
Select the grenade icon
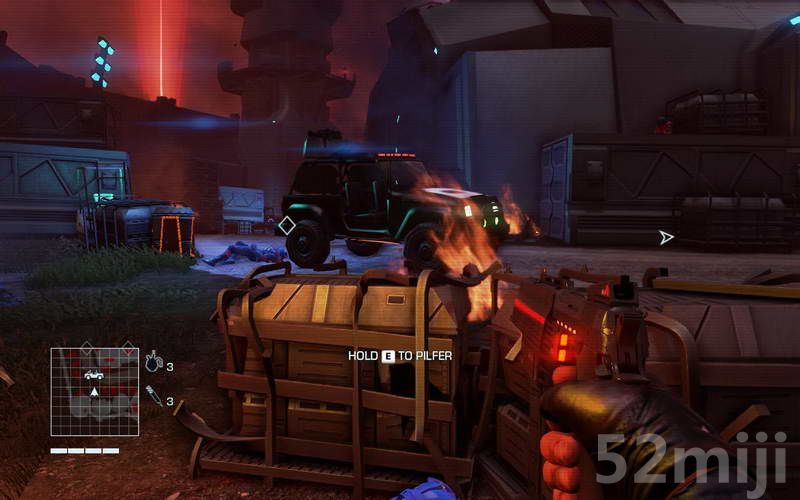[x=153, y=363]
